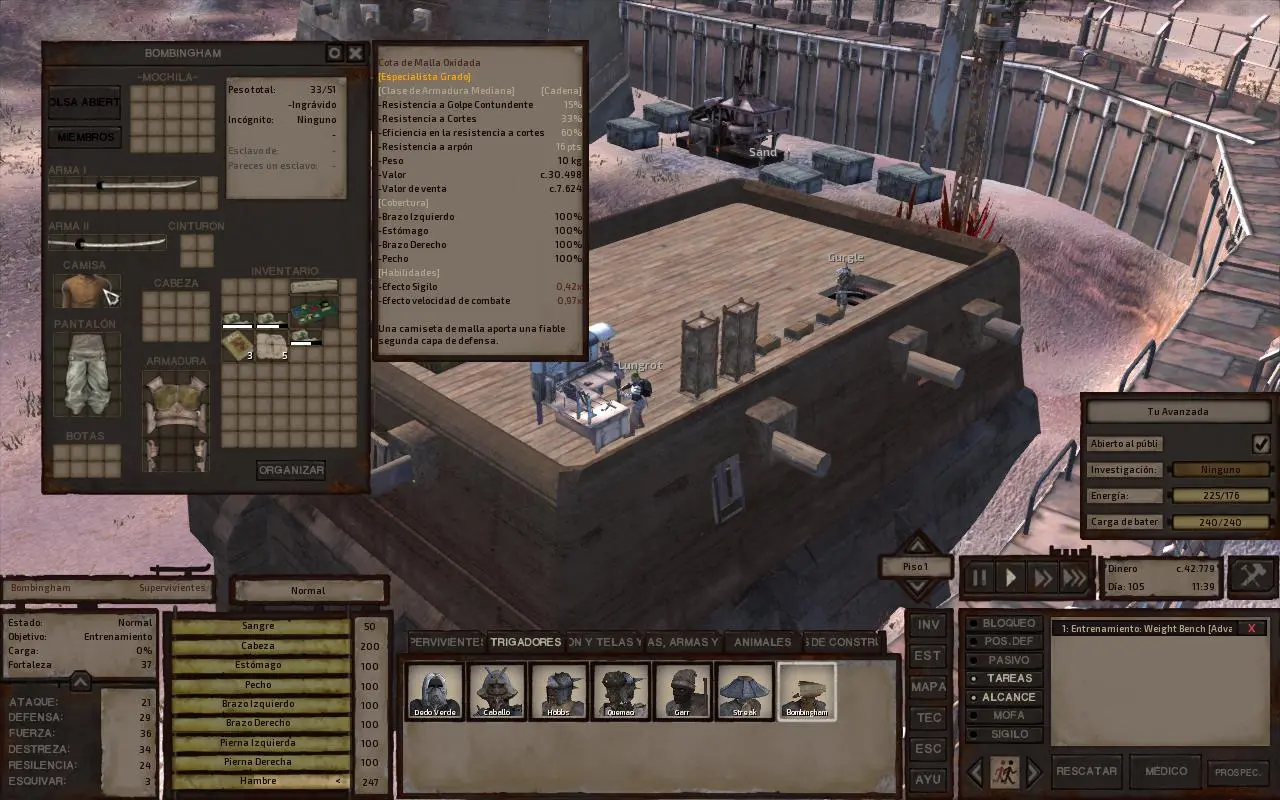Remove the Weight Bench training task

pyautogui.click(x=1251, y=628)
